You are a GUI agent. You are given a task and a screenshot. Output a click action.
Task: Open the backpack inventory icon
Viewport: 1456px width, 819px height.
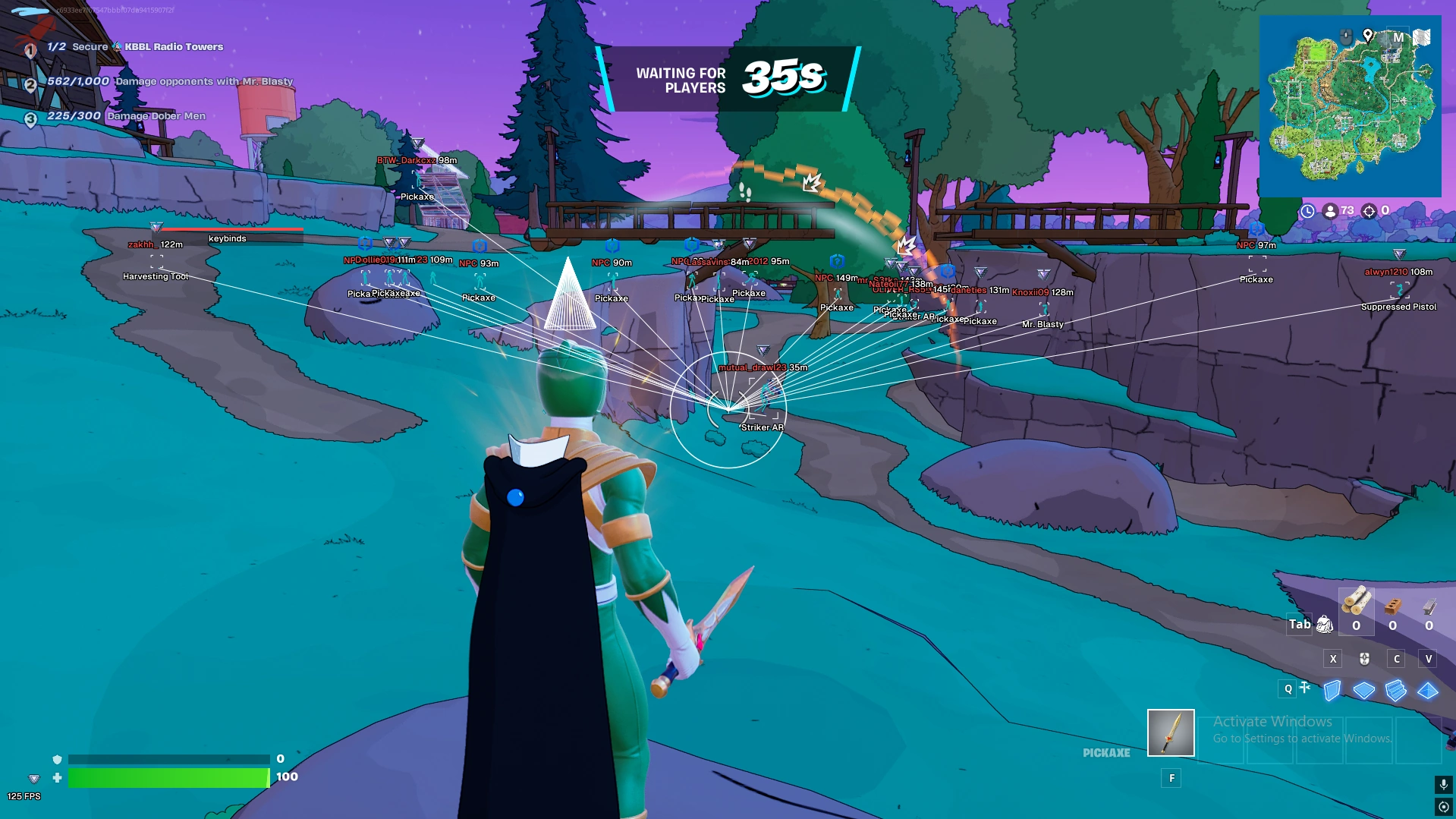[1325, 624]
